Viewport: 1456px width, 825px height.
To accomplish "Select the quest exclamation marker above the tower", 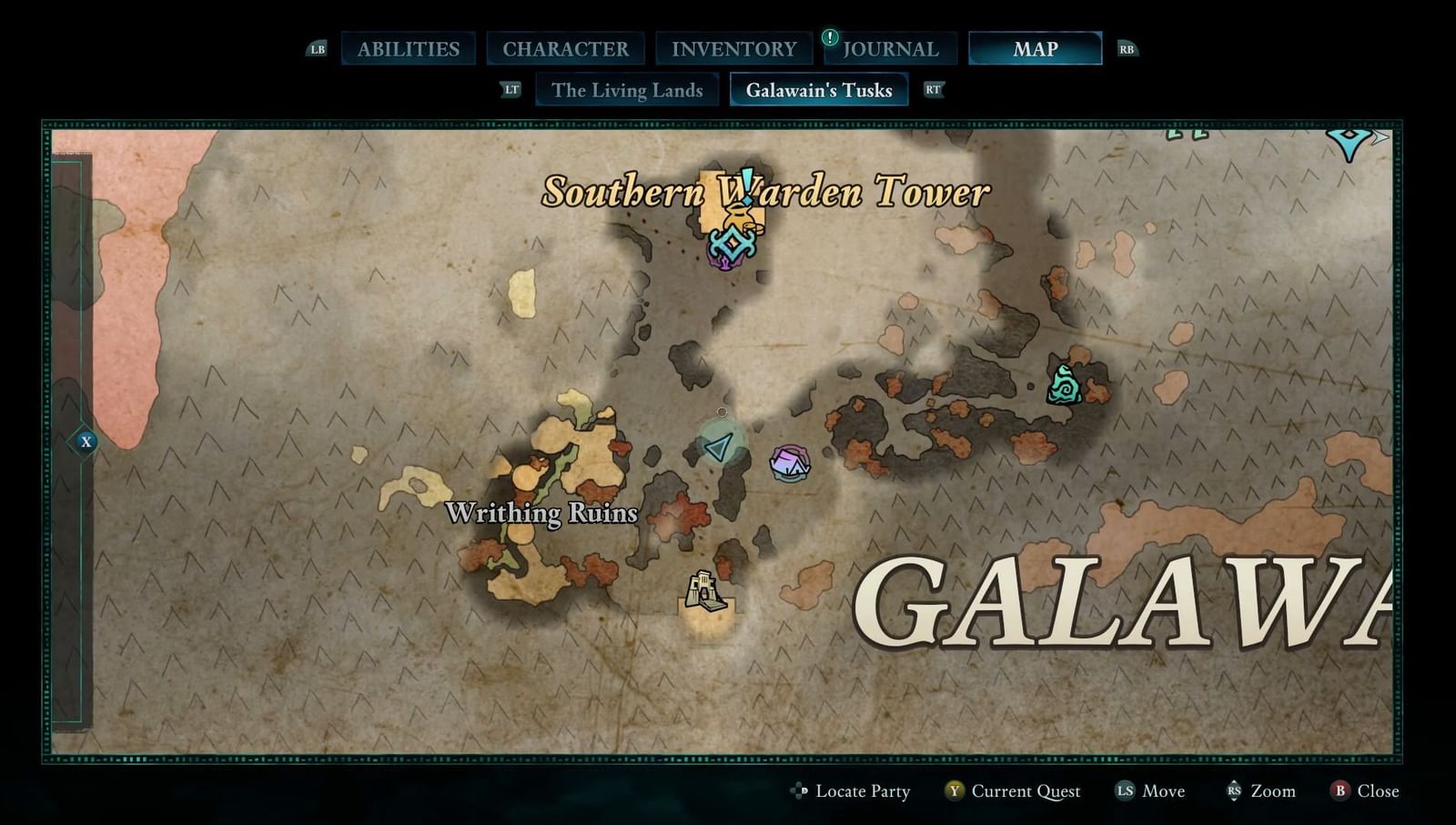I will click(748, 185).
